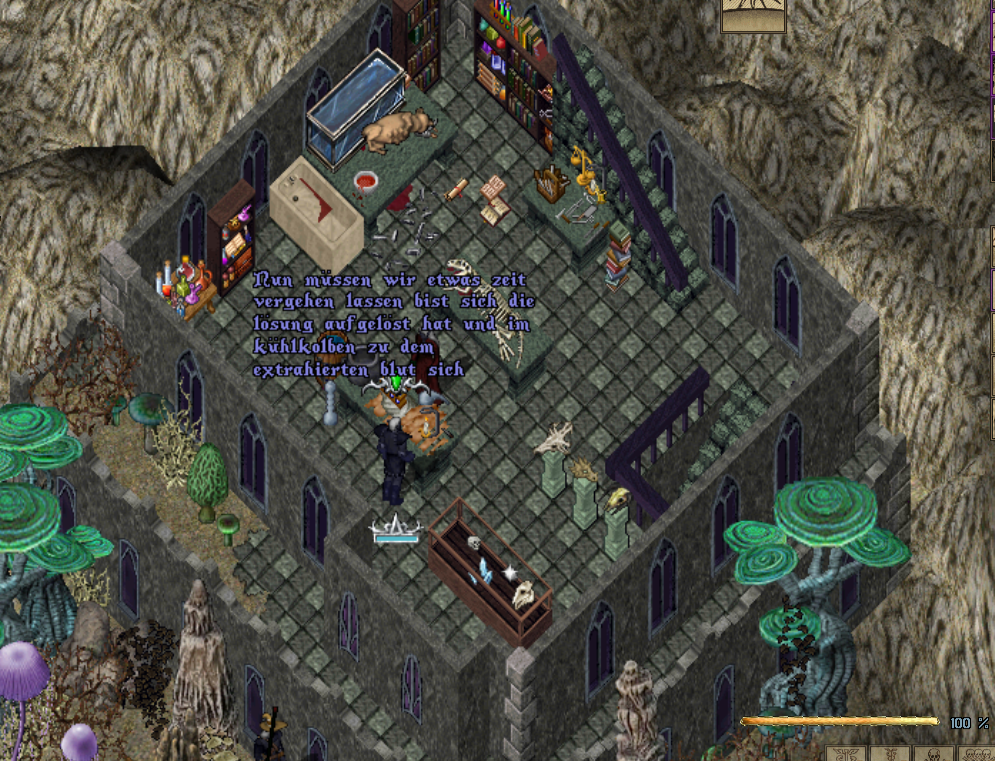Select the three skulls icon in bottom bar
The image size is (995, 761).
[x=977, y=754]
